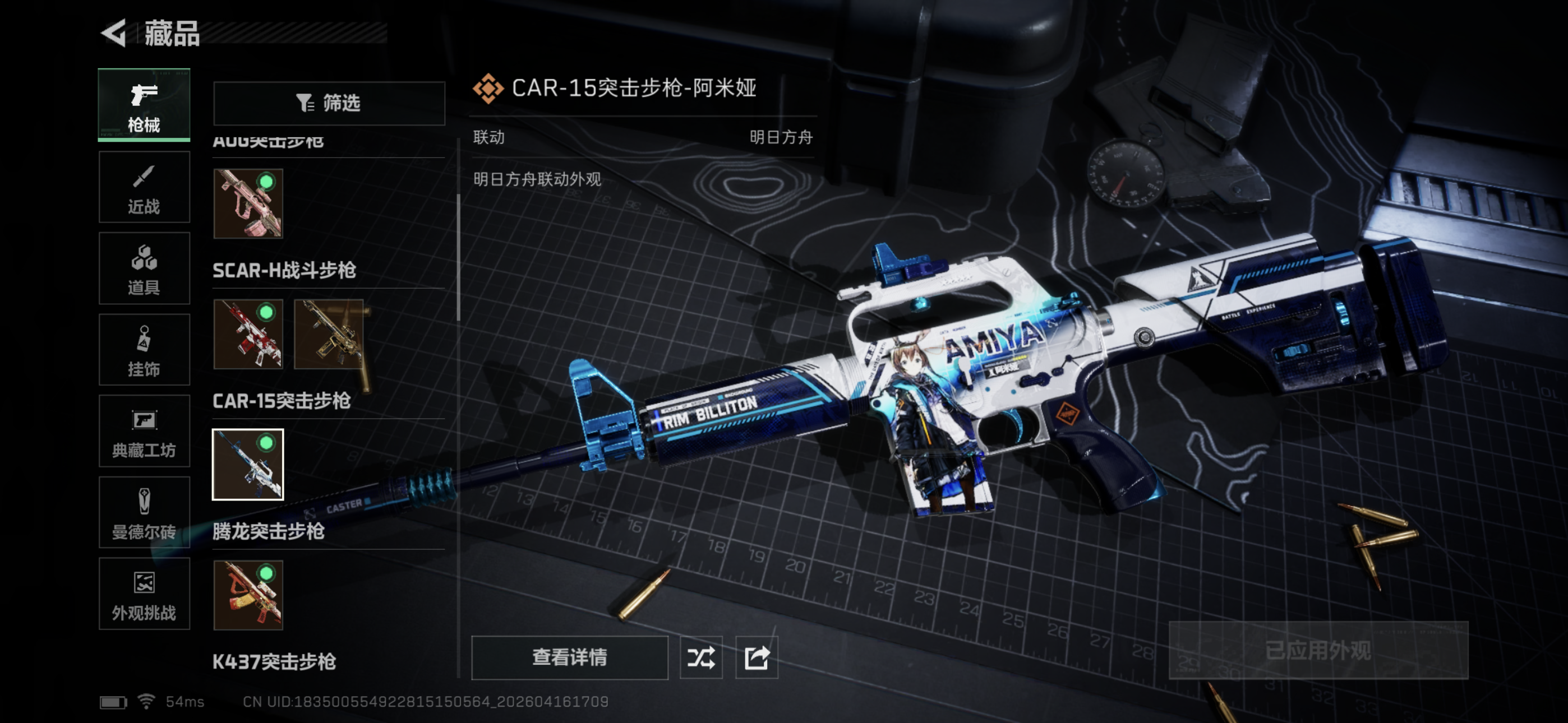Open the 近战 melee category
This screenshot has width=1568, height=723.
[144, 187]
